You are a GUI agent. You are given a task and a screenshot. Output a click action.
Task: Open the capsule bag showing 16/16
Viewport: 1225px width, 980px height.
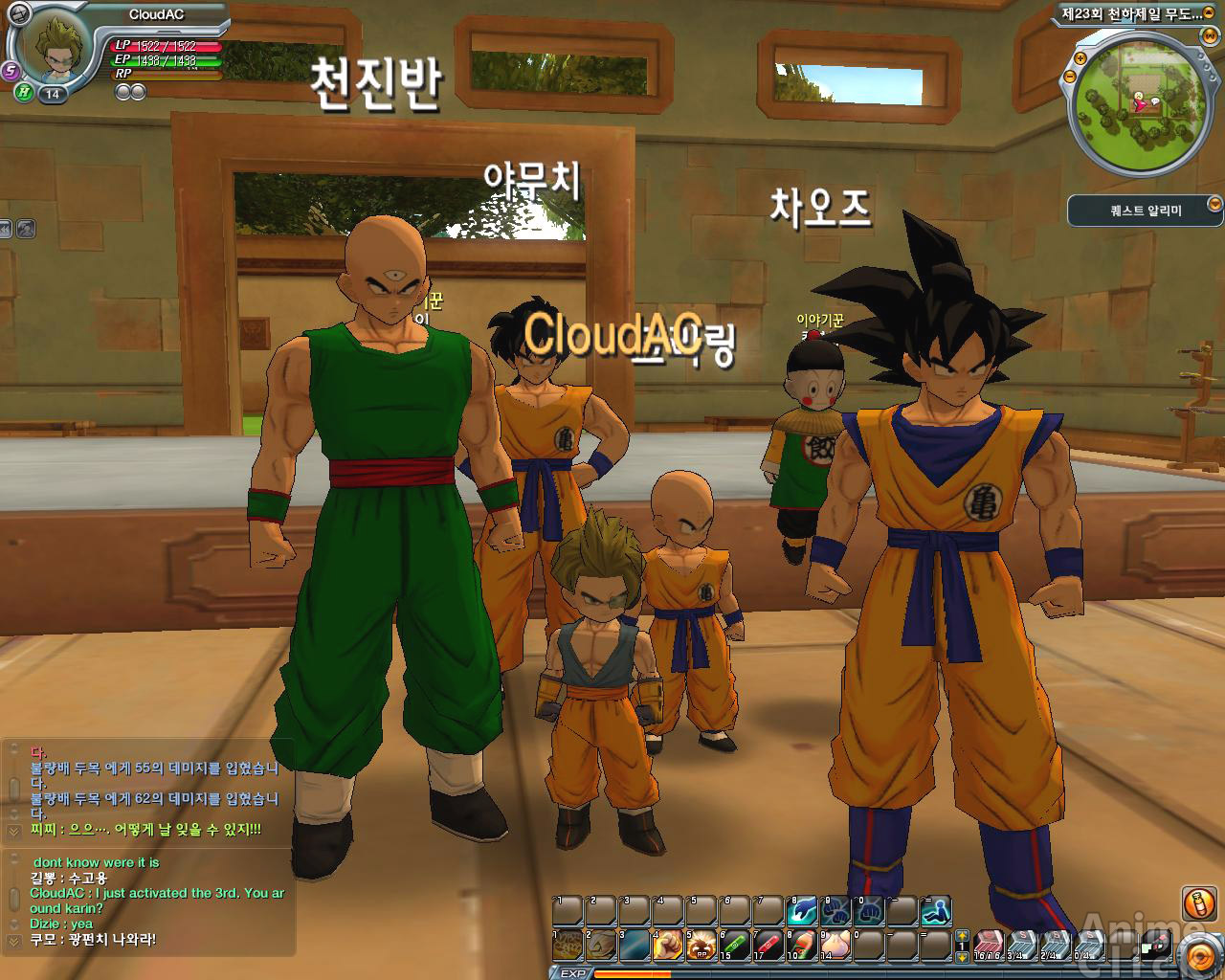[989, 944]
